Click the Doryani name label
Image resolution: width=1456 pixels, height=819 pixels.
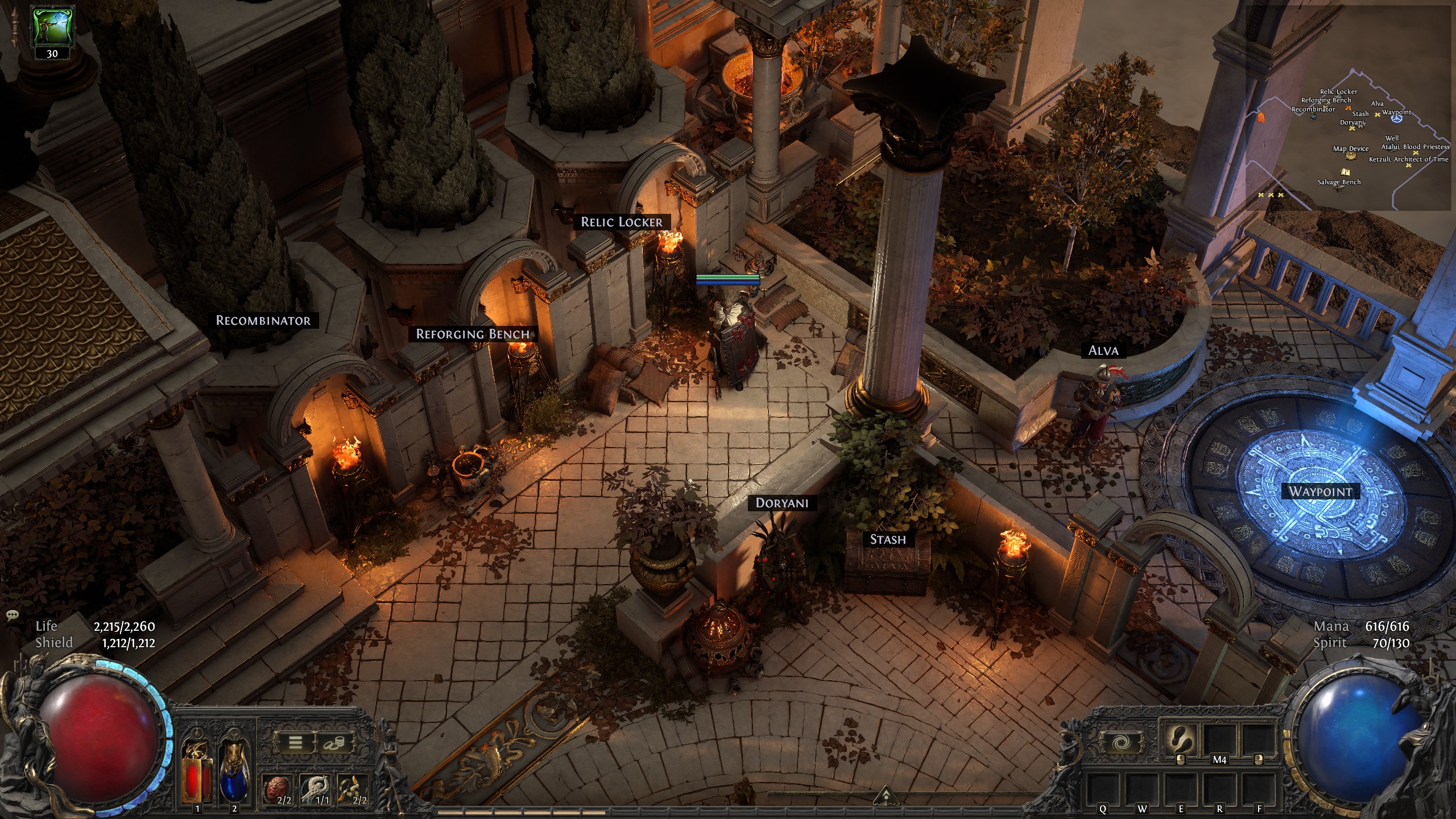(781, 503)
